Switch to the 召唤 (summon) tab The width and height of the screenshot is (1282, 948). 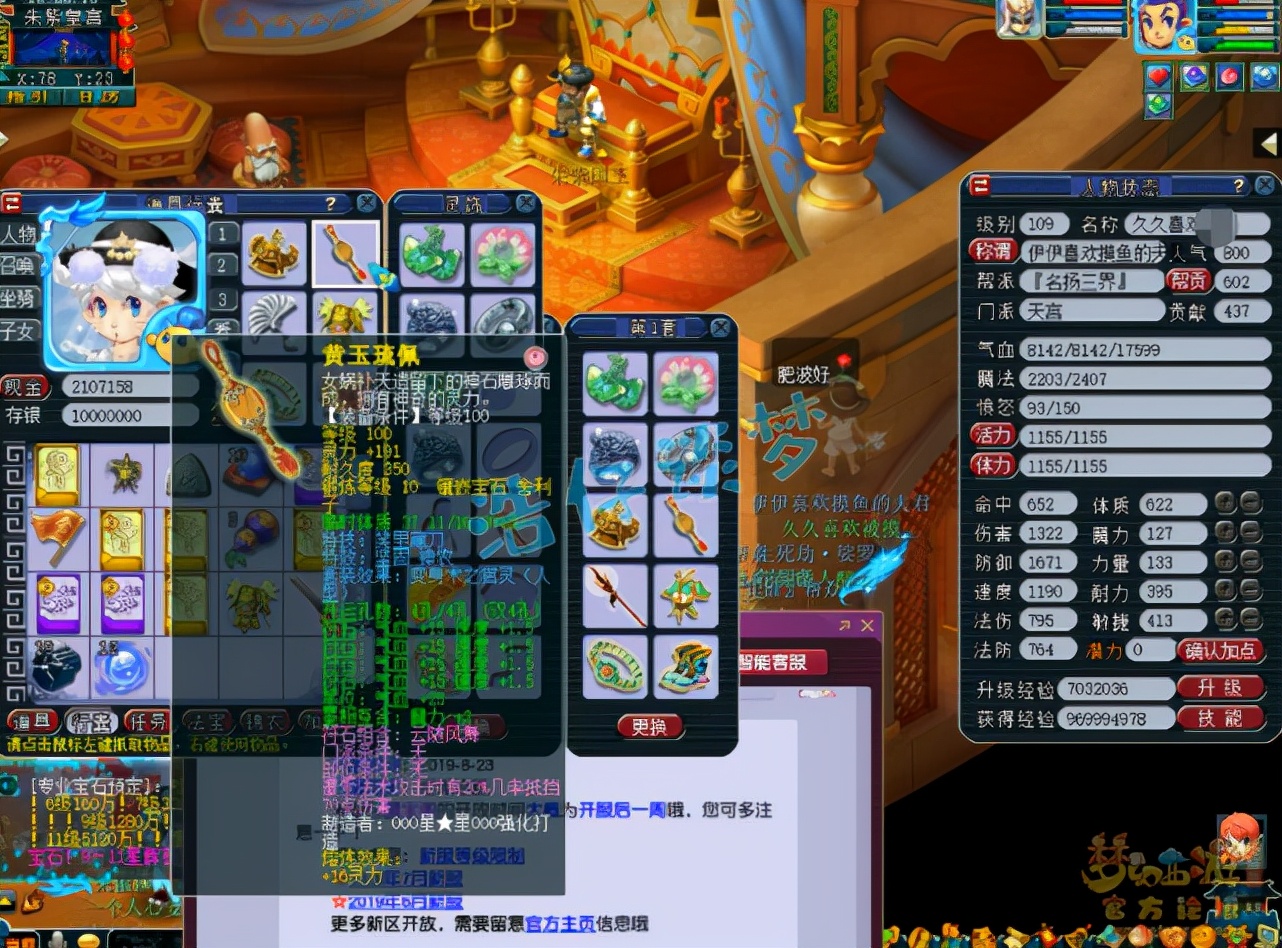[x=17, y=263]
